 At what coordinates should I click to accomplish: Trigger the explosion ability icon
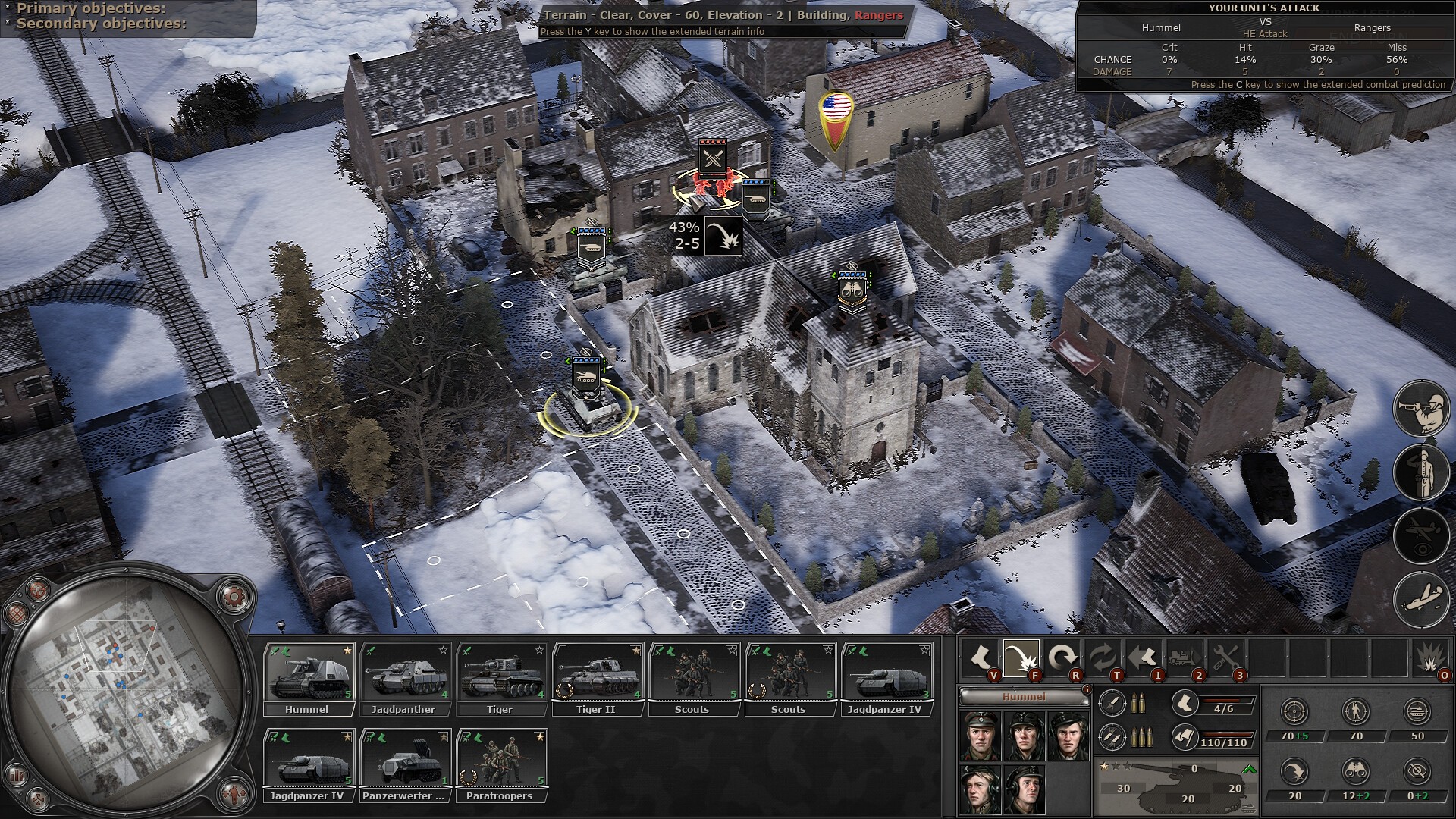point(1430,657)
